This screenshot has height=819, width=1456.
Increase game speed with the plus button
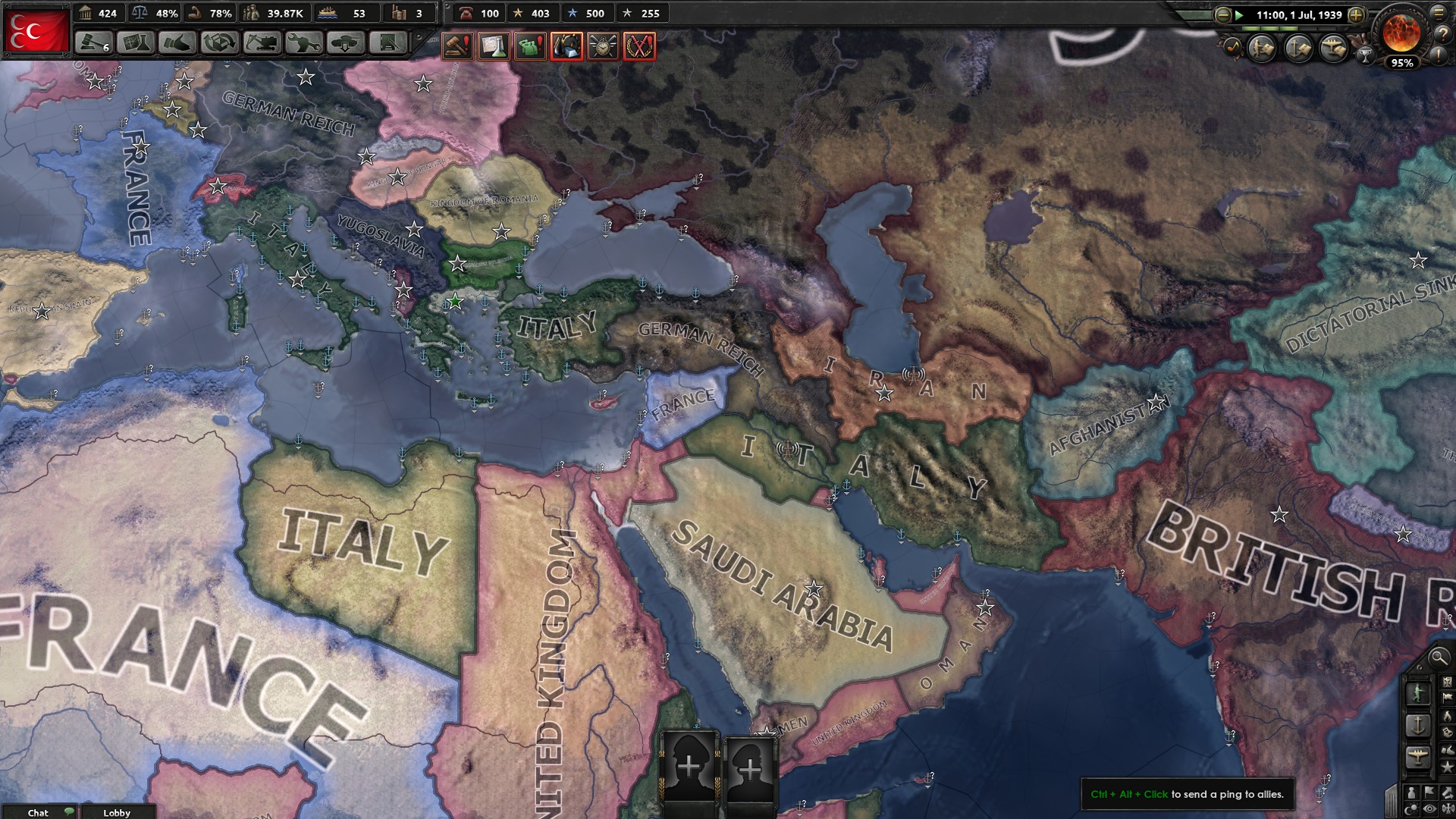click(1357, 14)
